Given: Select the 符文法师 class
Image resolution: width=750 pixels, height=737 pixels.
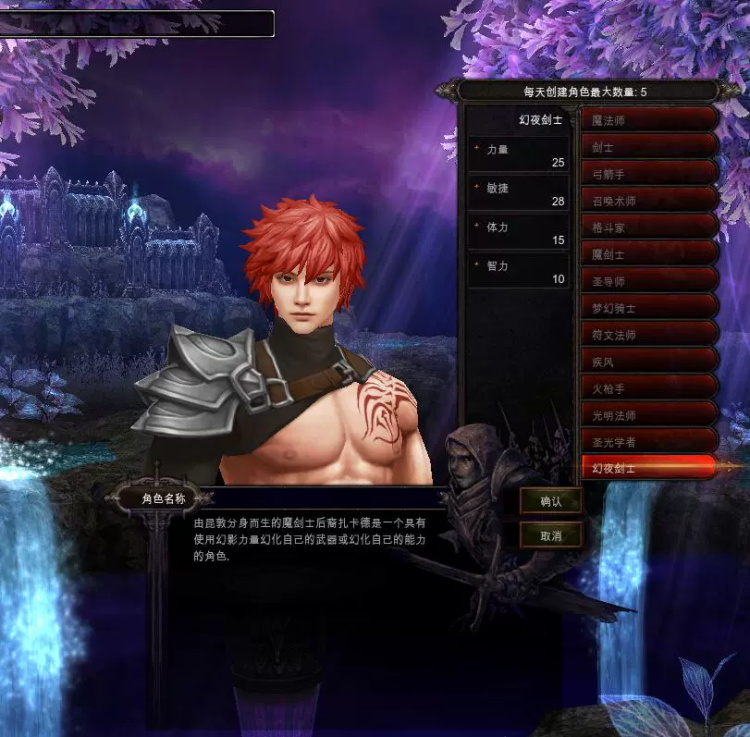Looking at the screenshot, I should pyautogui.click(x=648, y=334).
